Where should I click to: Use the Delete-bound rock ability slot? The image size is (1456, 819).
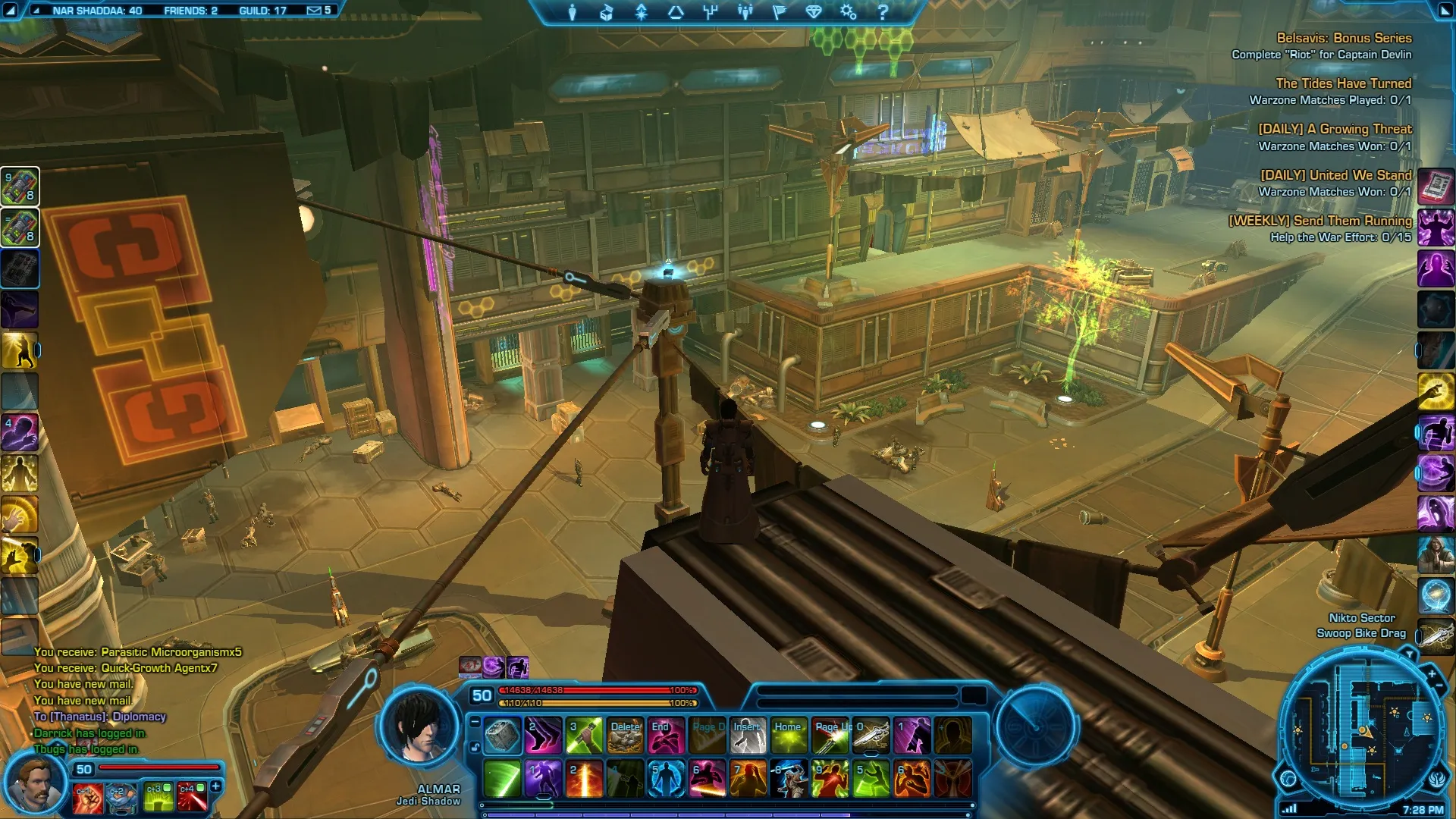pyautogui.click(x=626, y=736)
